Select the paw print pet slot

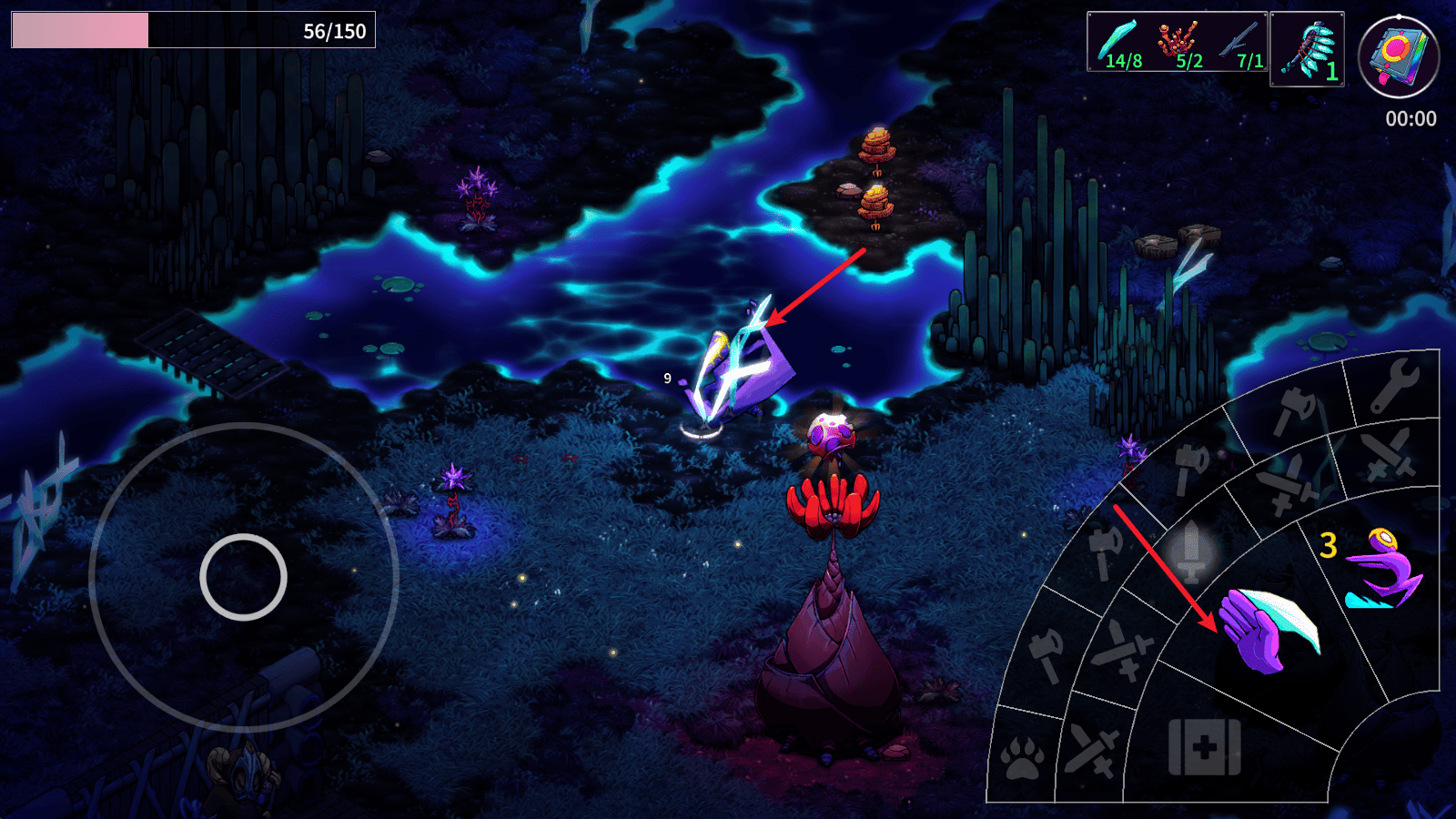point(1022,757)
